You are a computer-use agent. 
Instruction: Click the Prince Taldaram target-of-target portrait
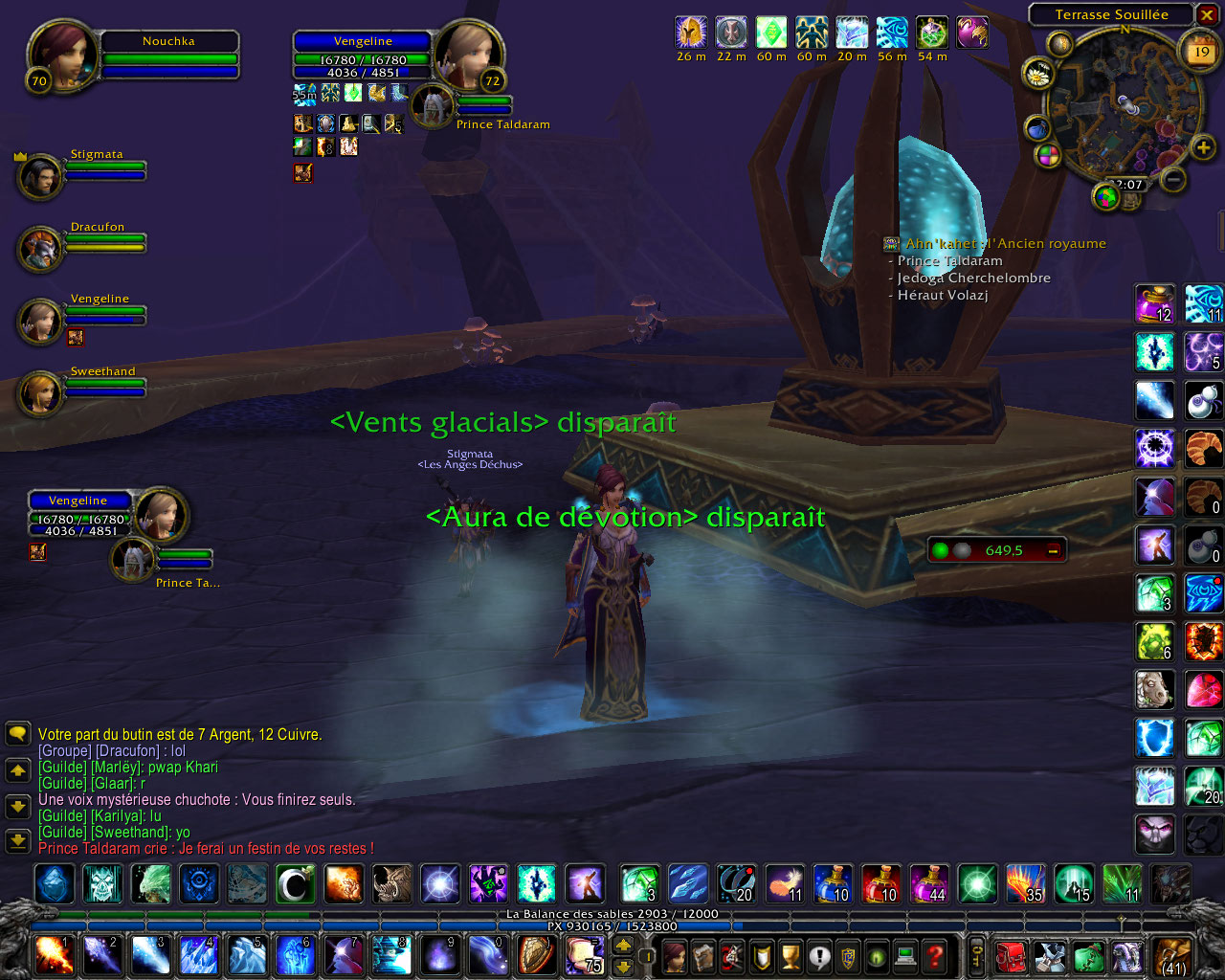coord(433,106)
